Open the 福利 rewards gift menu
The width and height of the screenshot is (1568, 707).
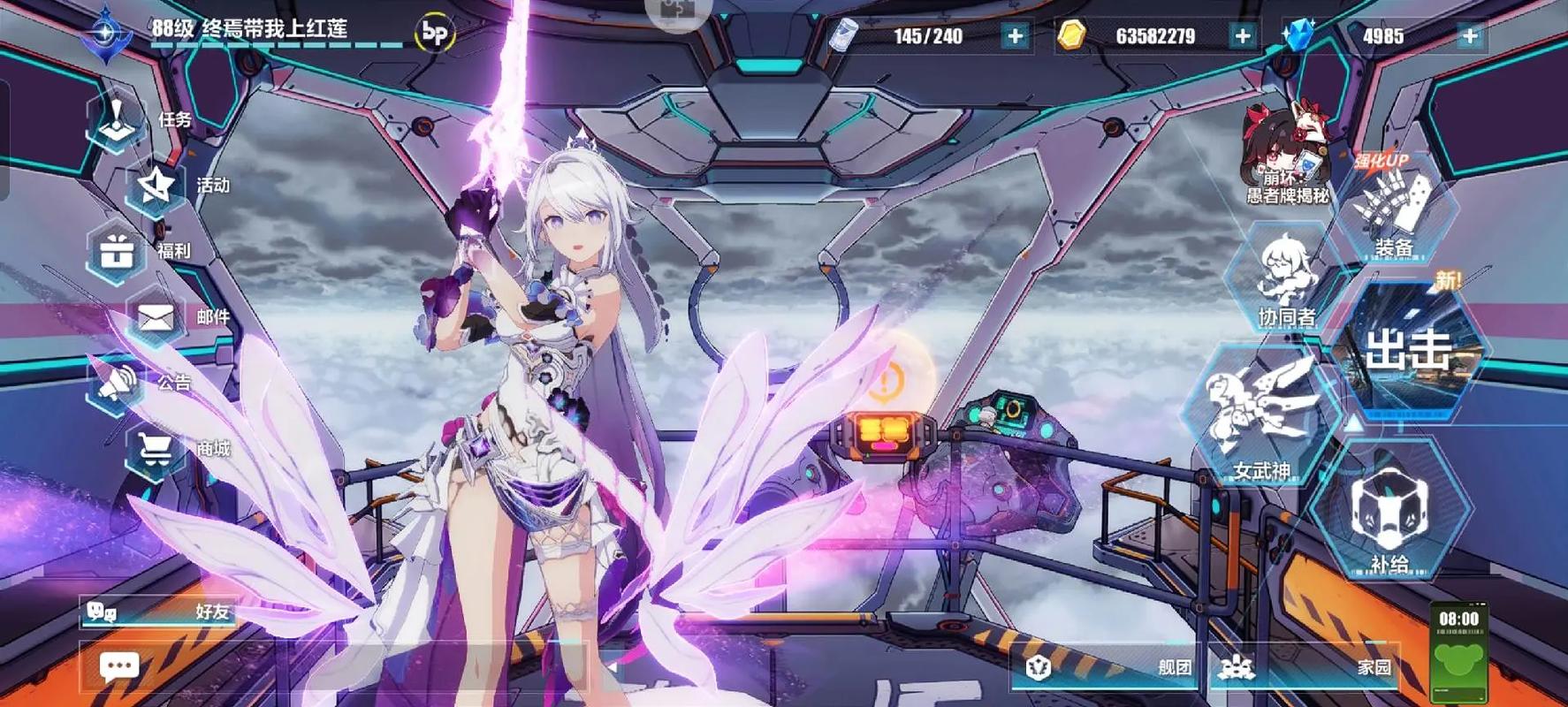click(119, 252)
